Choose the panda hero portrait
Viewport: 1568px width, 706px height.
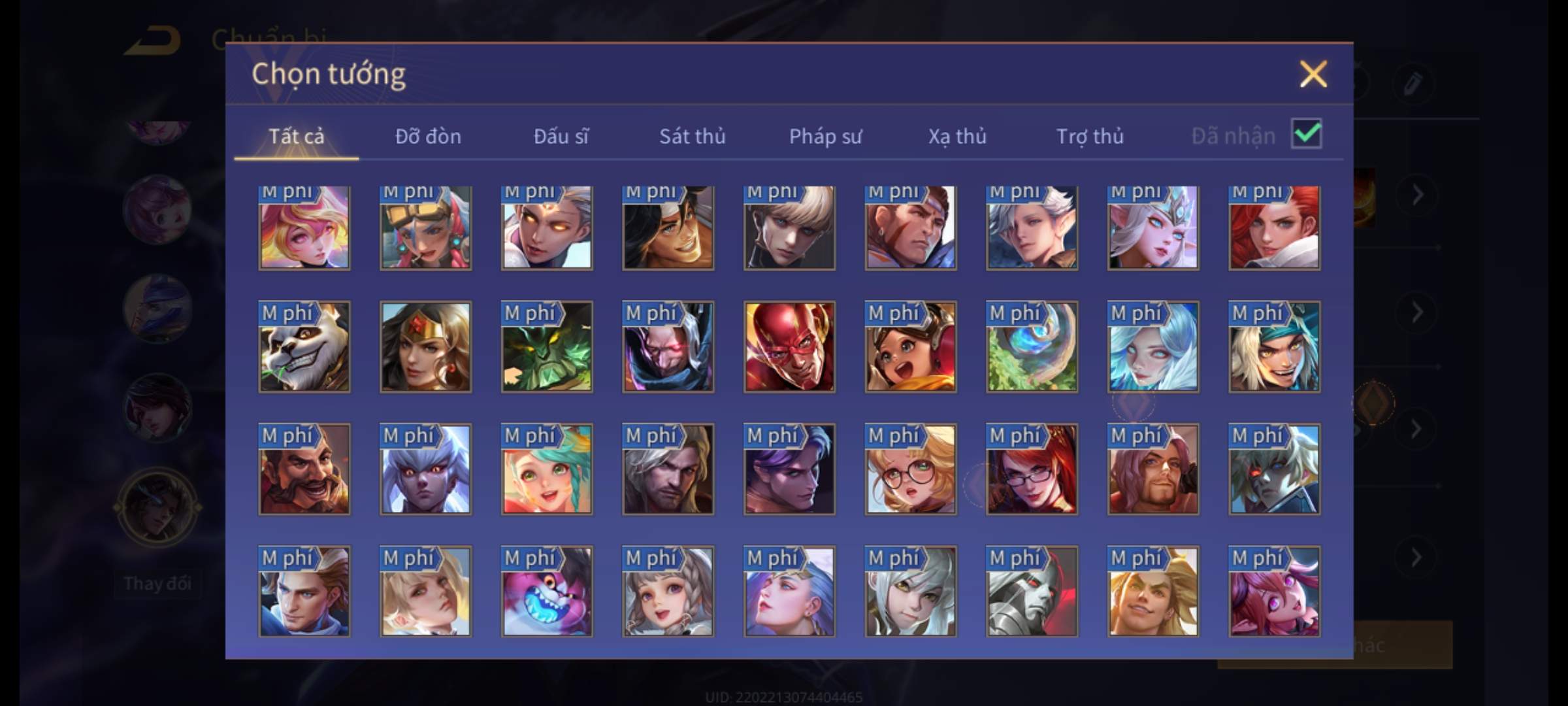304,347
